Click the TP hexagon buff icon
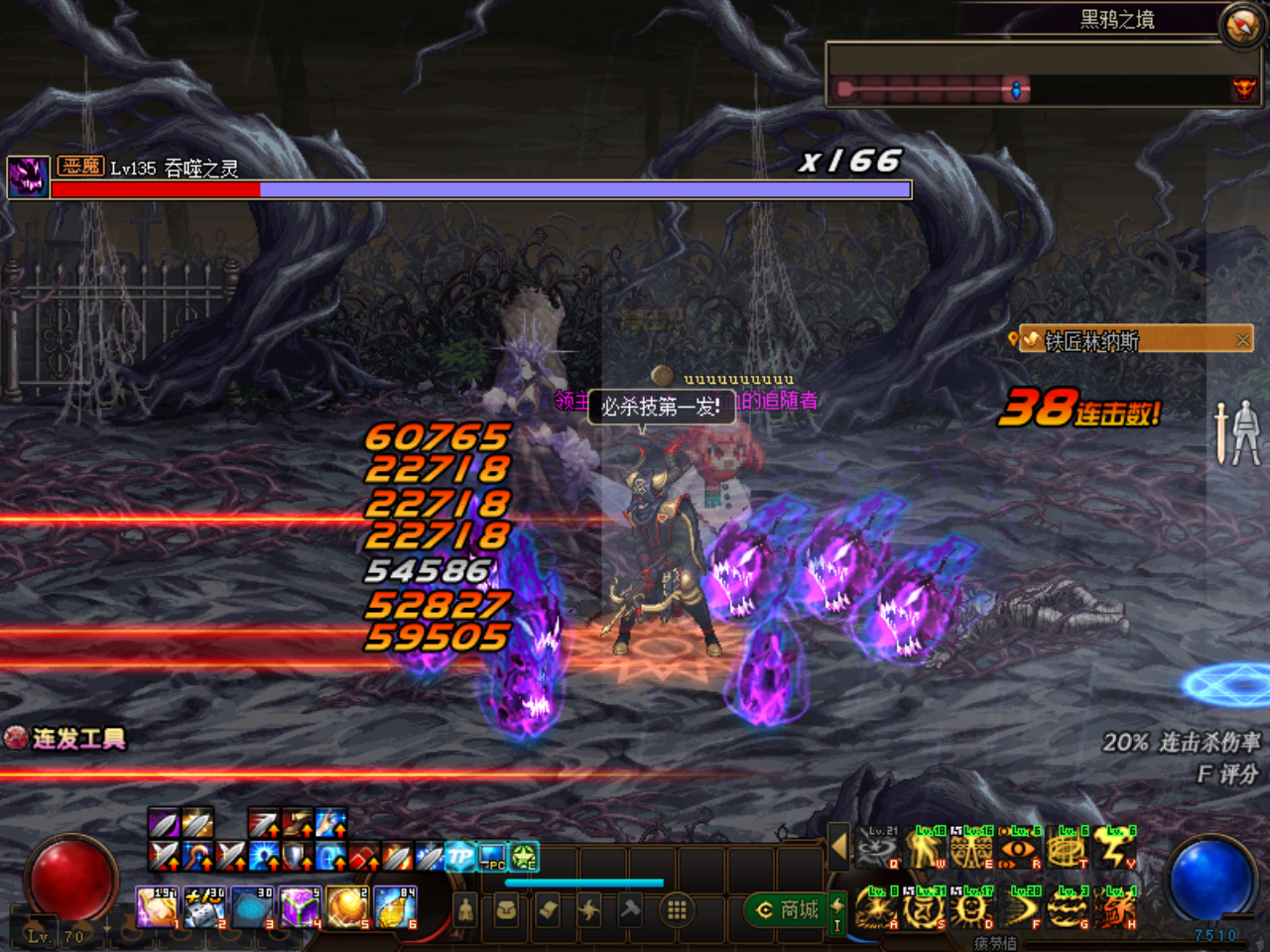Screen dimensions: 1270x952 (459, 857)
